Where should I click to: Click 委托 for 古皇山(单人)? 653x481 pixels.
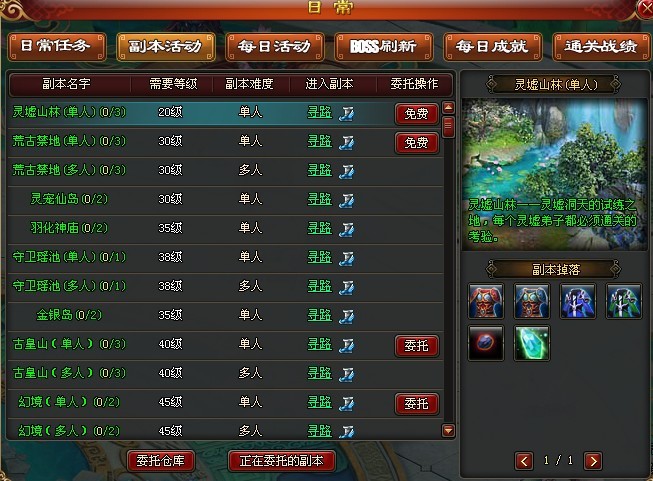[x=416, y=346]
